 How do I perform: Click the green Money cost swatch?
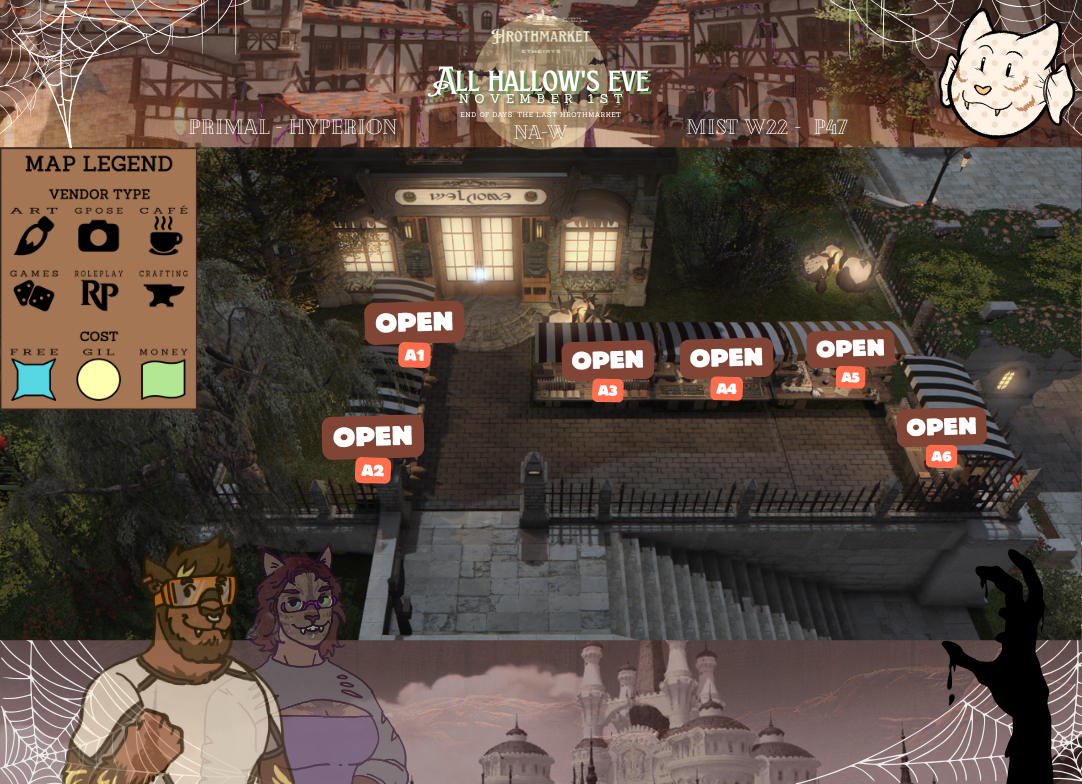point(163,380)
